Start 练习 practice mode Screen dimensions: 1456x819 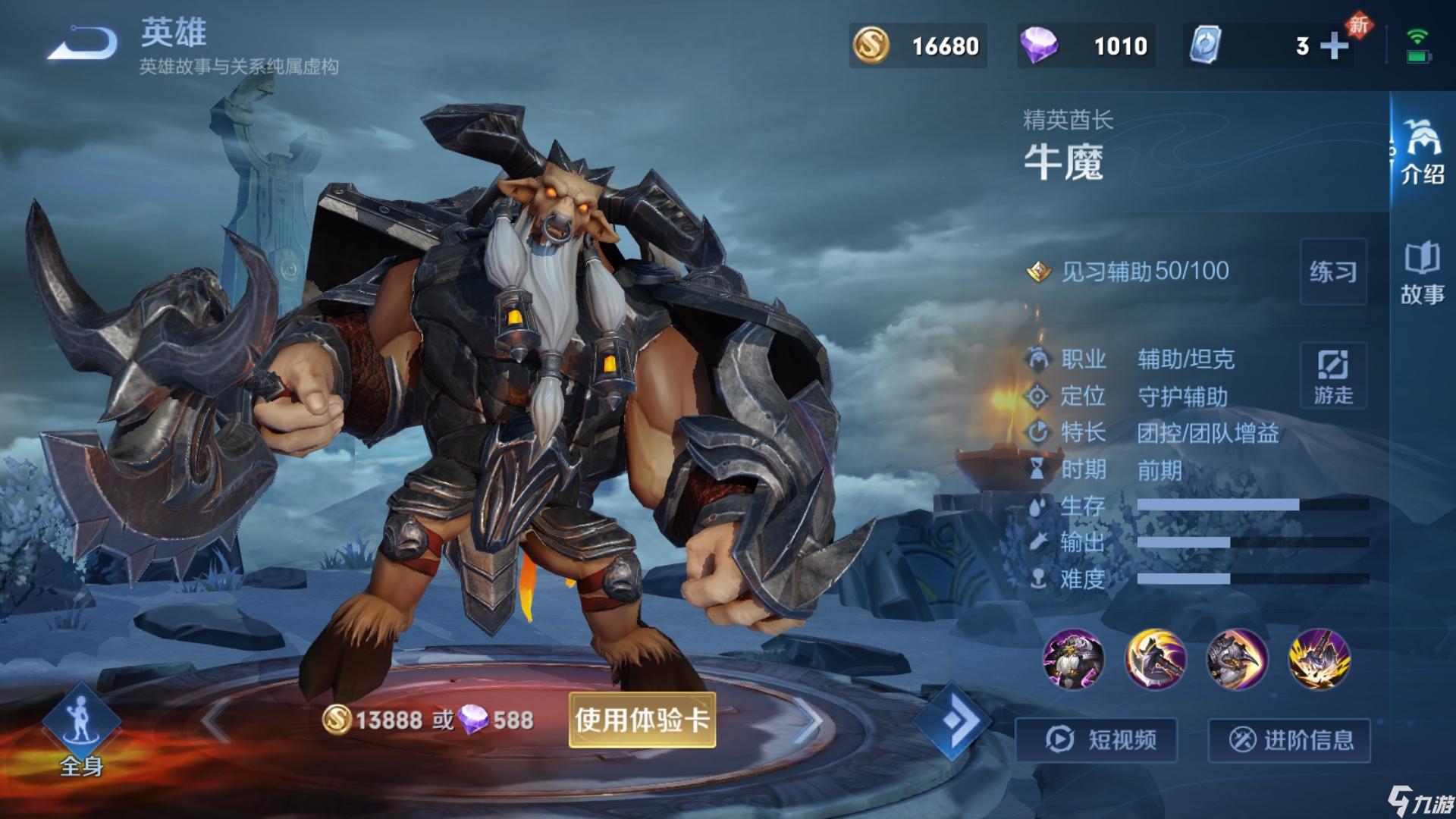click(x=1333, y=271)
